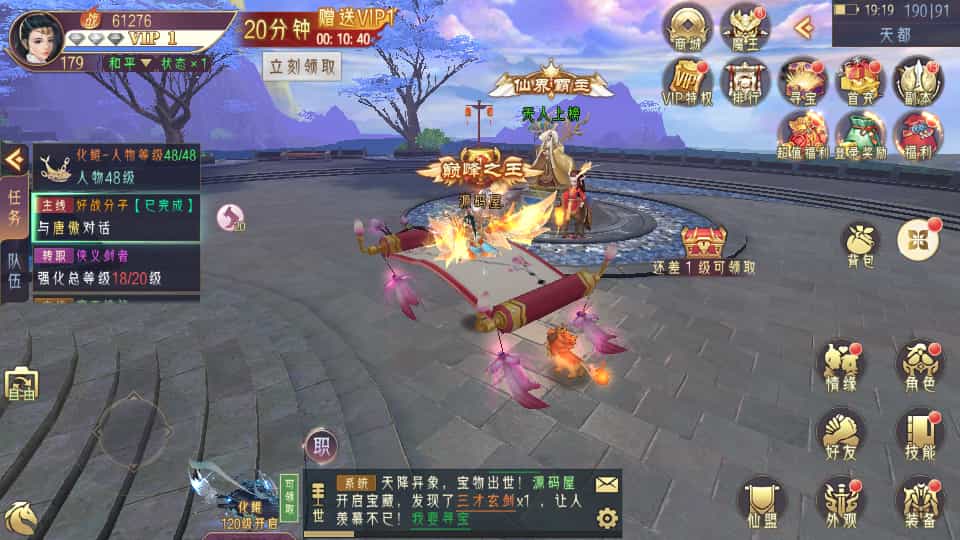Screen dimensions: 960x540
Task: Select the 主线 main quest entry
Action: tap(115, 215)
